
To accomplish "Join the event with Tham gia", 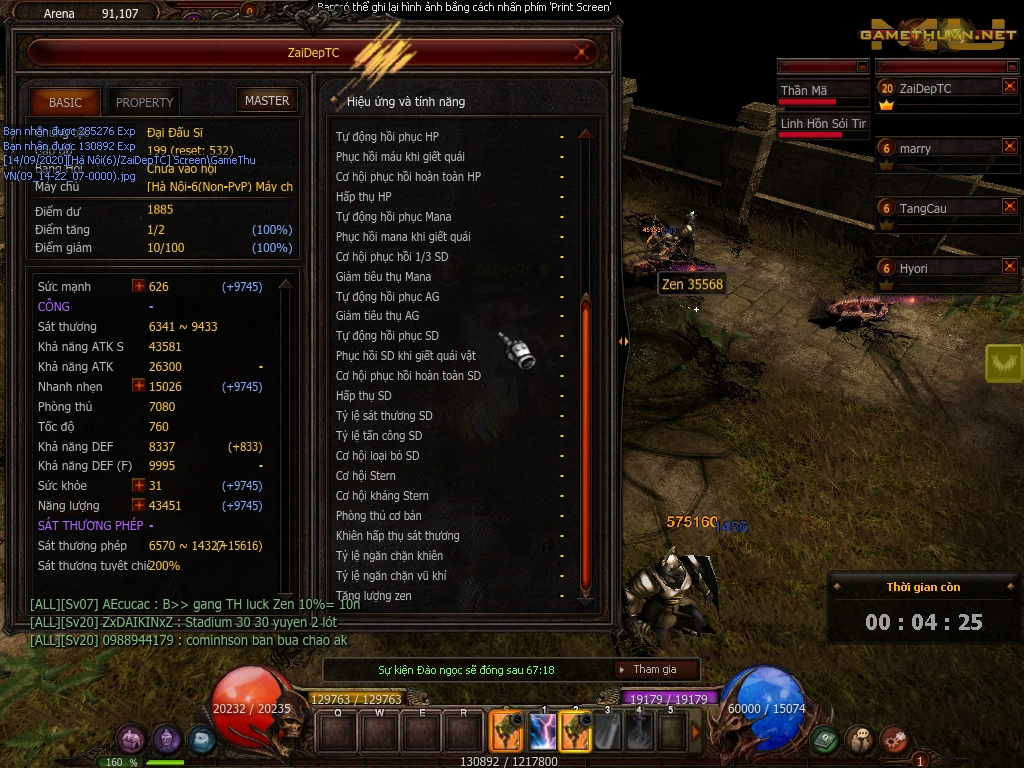I will [654, 670].
